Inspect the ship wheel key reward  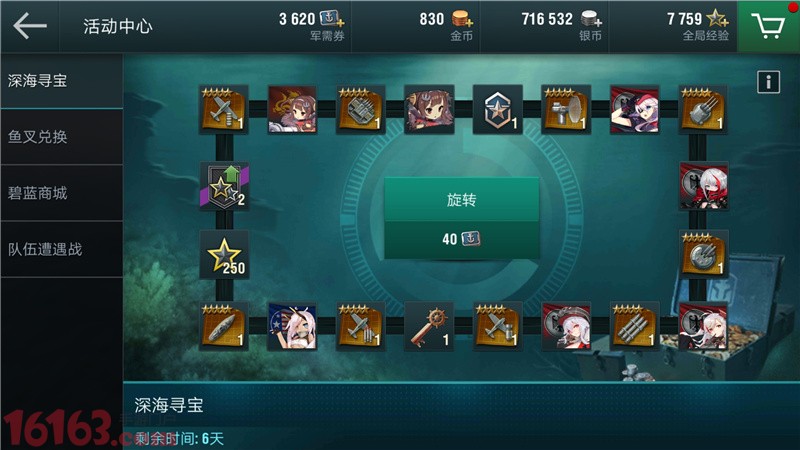429,326
